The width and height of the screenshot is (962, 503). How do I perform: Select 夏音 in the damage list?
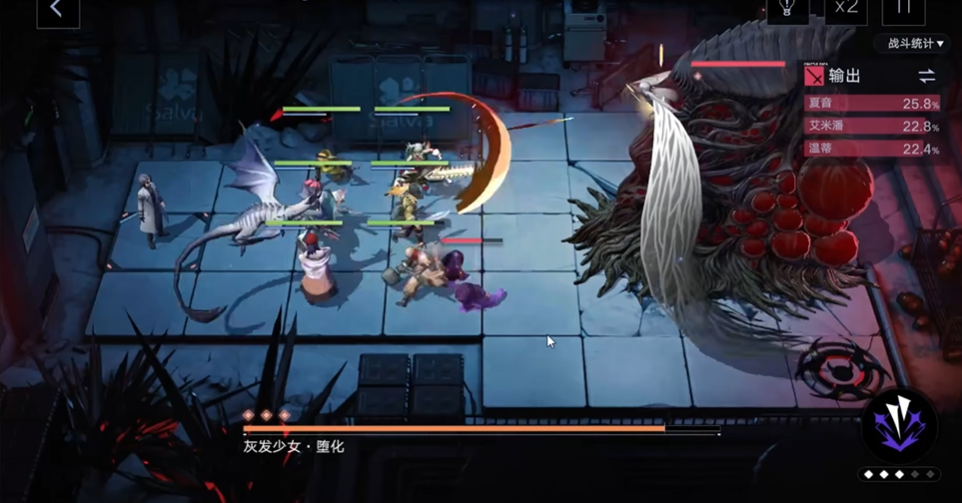tap(872, 103)
